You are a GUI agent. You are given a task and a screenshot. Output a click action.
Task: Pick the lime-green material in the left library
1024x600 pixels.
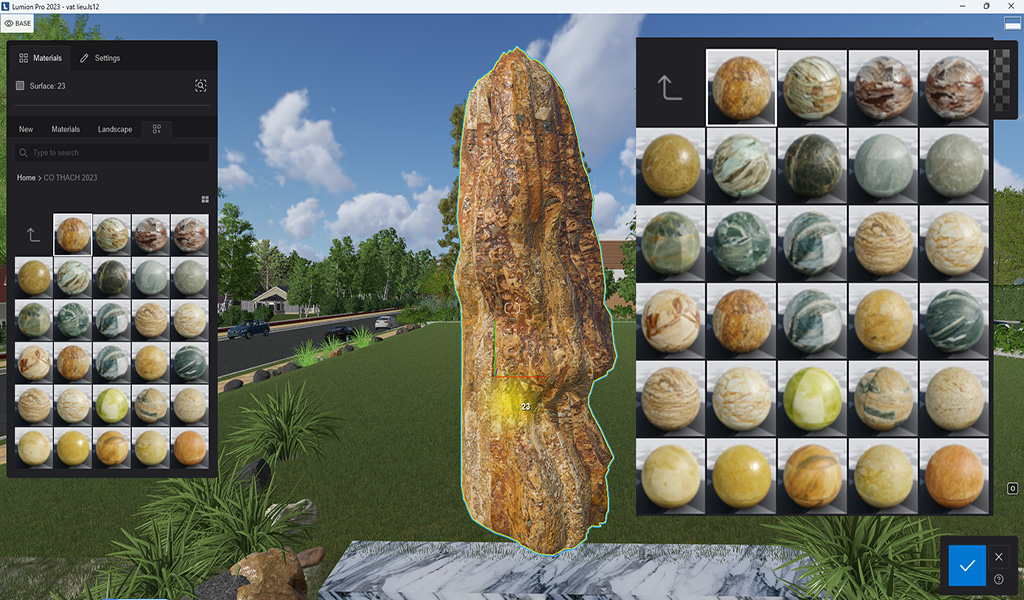111,405
